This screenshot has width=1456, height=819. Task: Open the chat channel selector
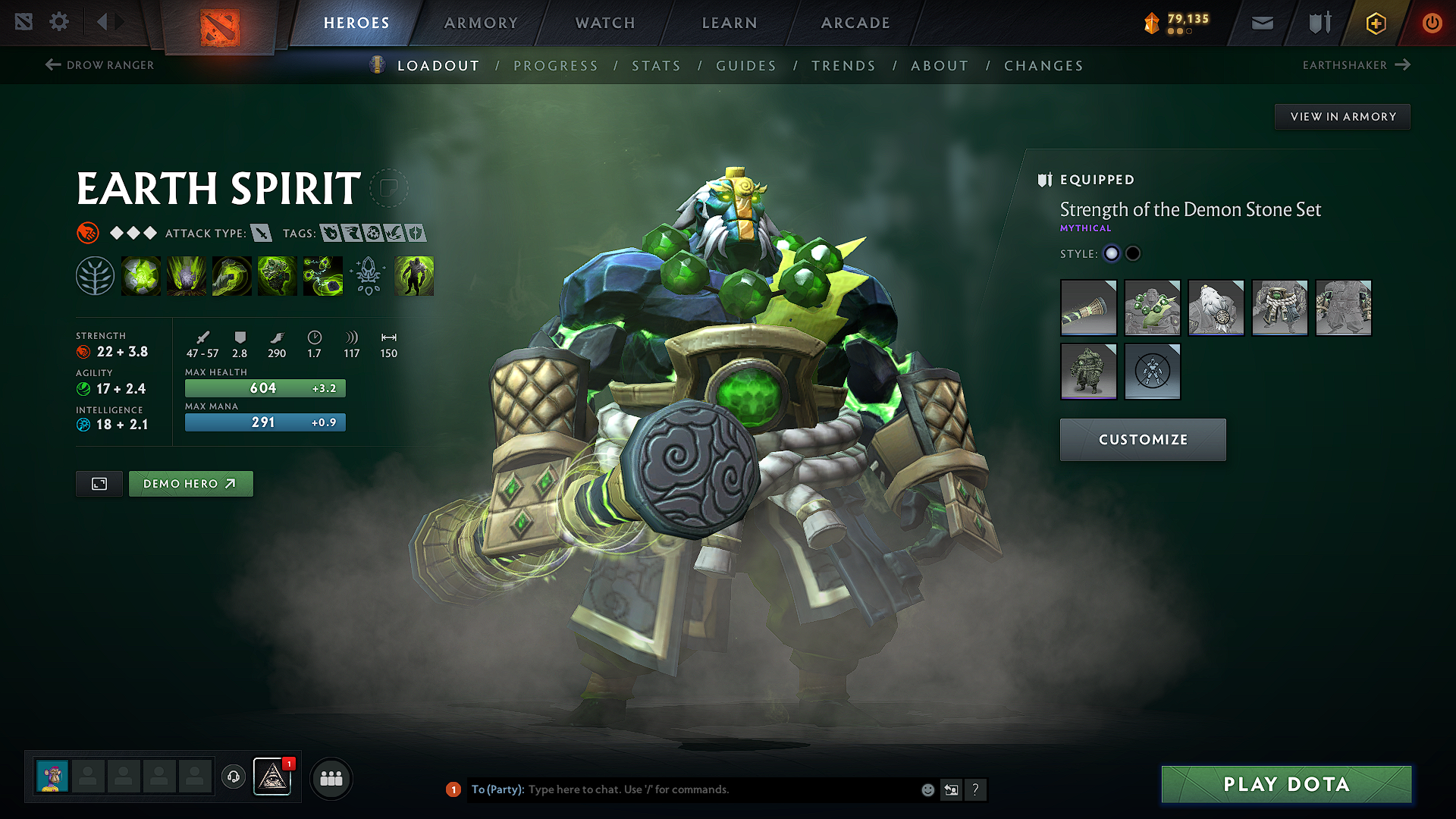[951, 789]
